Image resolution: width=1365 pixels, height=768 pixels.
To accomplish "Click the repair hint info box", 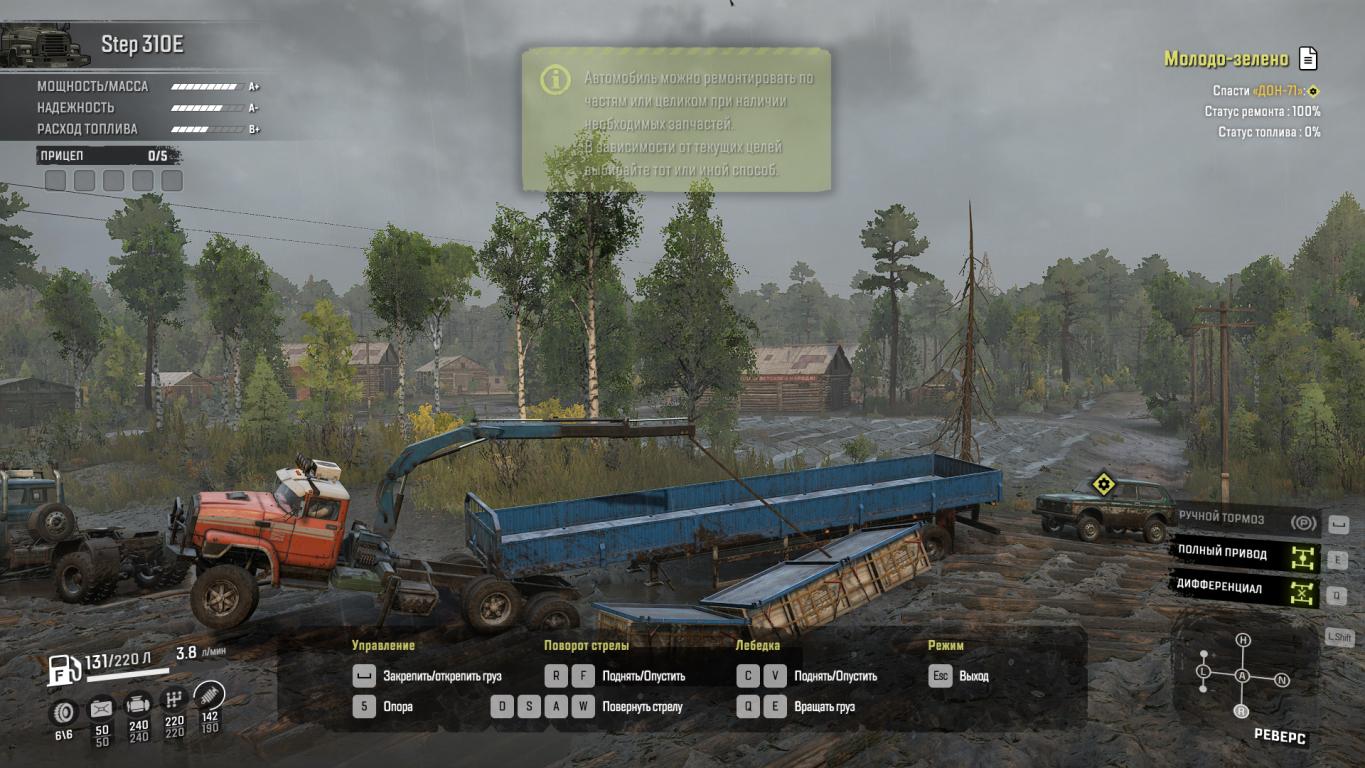I will click(676, 119).
